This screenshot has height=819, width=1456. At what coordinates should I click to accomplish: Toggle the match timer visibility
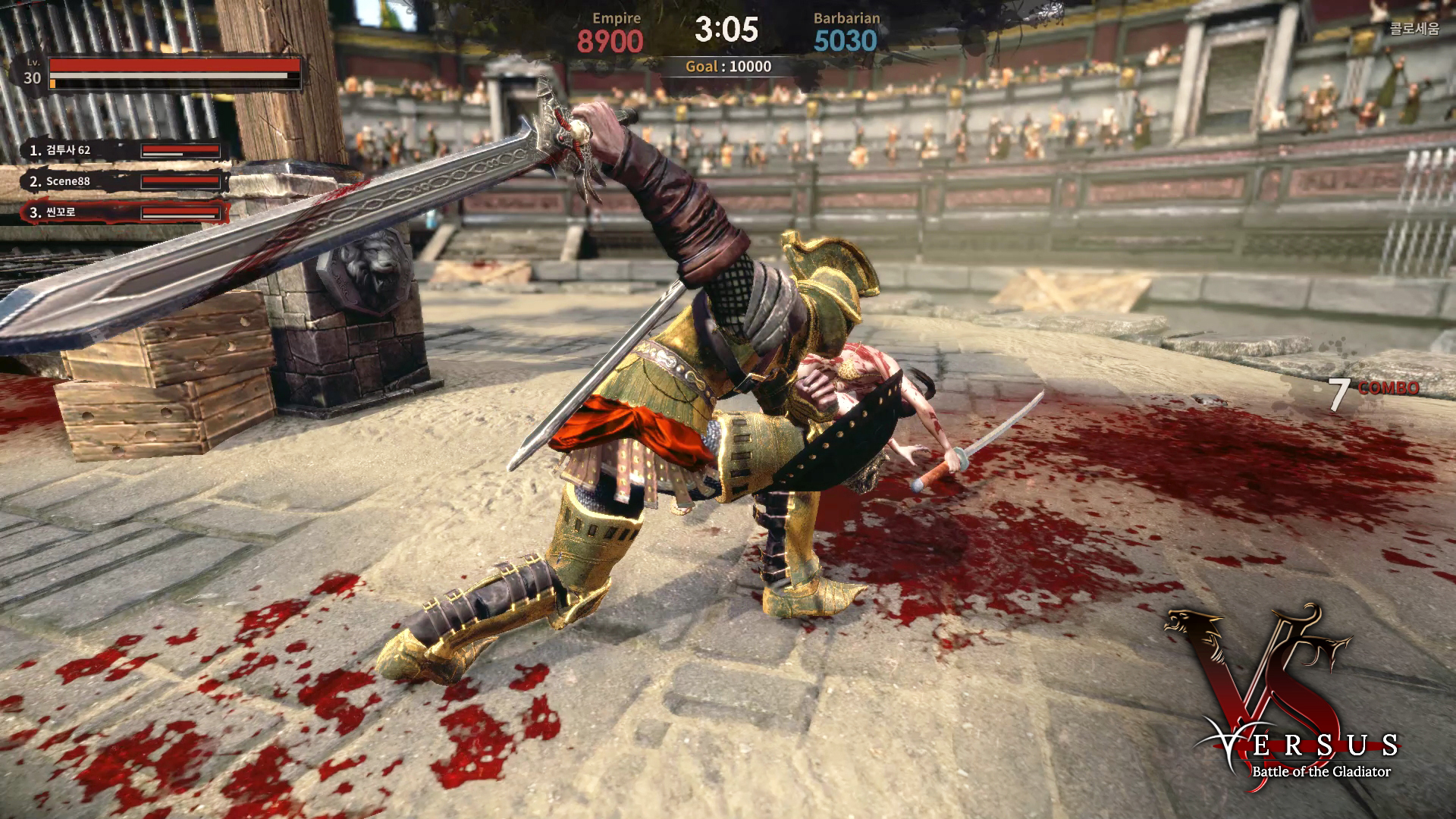[x=726, y=30]
